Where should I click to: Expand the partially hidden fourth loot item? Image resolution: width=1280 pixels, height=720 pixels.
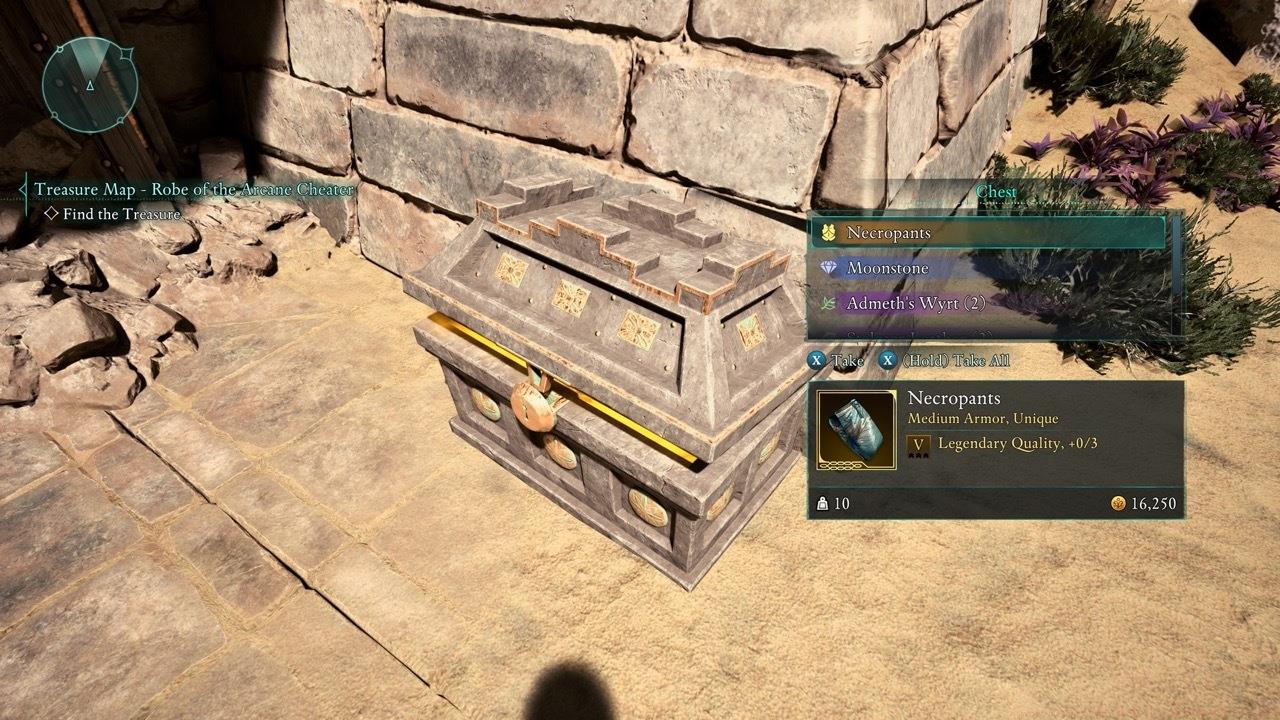tap(960, 333)
